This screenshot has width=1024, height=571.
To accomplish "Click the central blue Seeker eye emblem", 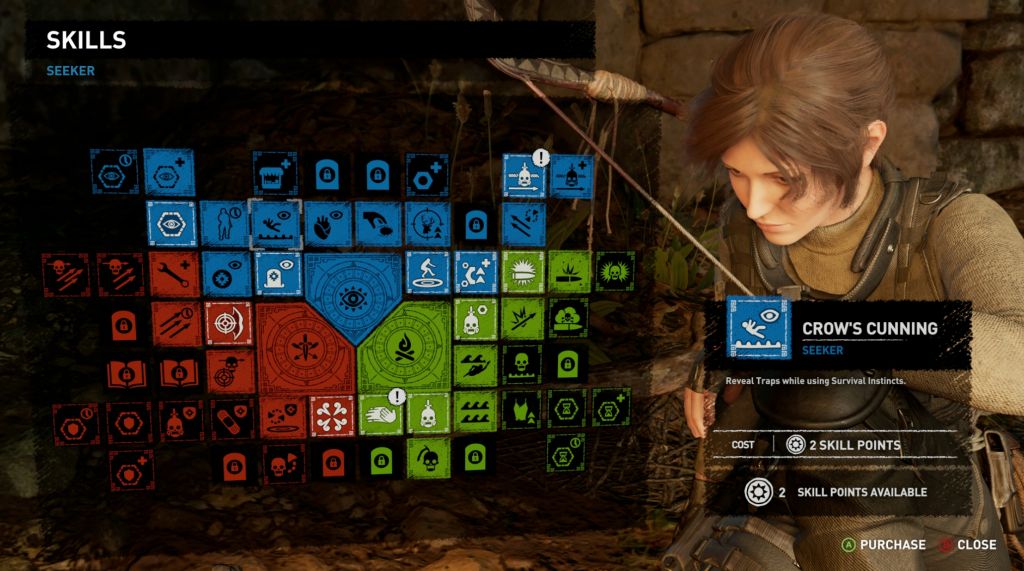I will [351, 295].
